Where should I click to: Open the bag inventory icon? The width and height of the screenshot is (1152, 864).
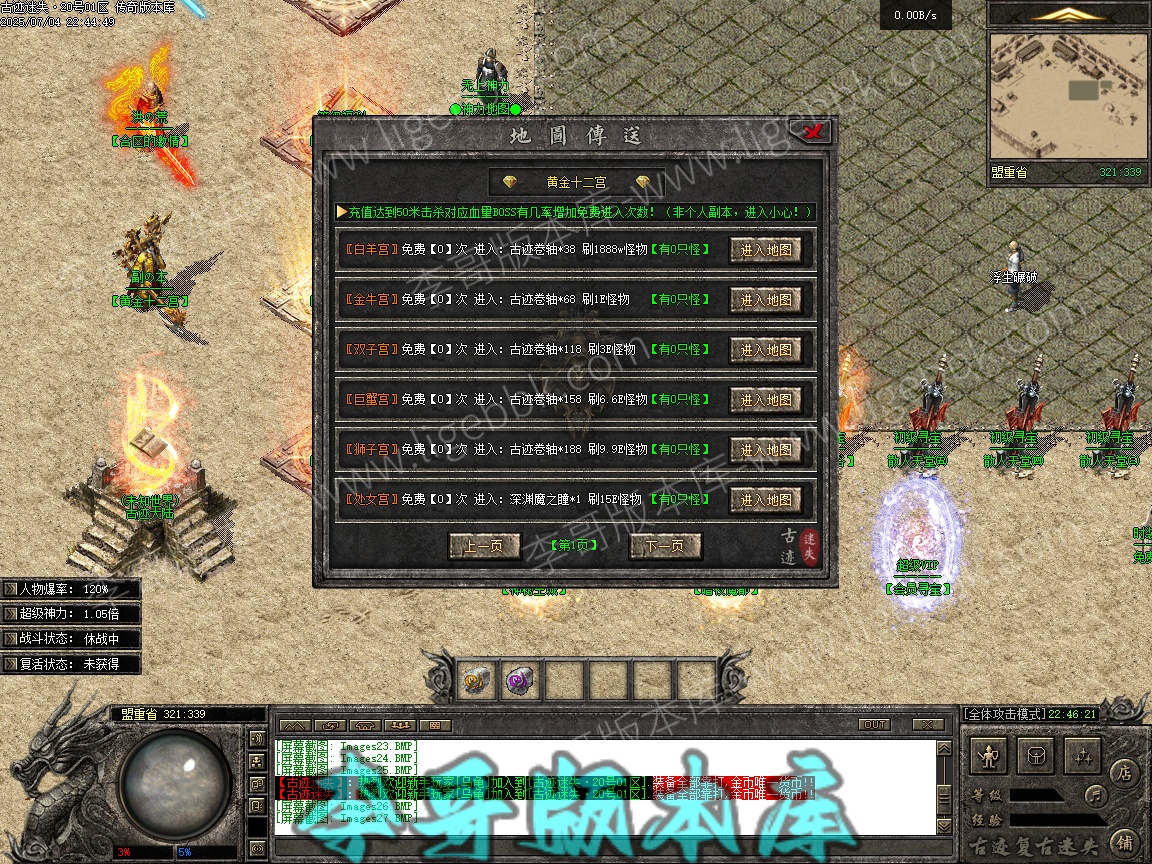pos(1038,757)
